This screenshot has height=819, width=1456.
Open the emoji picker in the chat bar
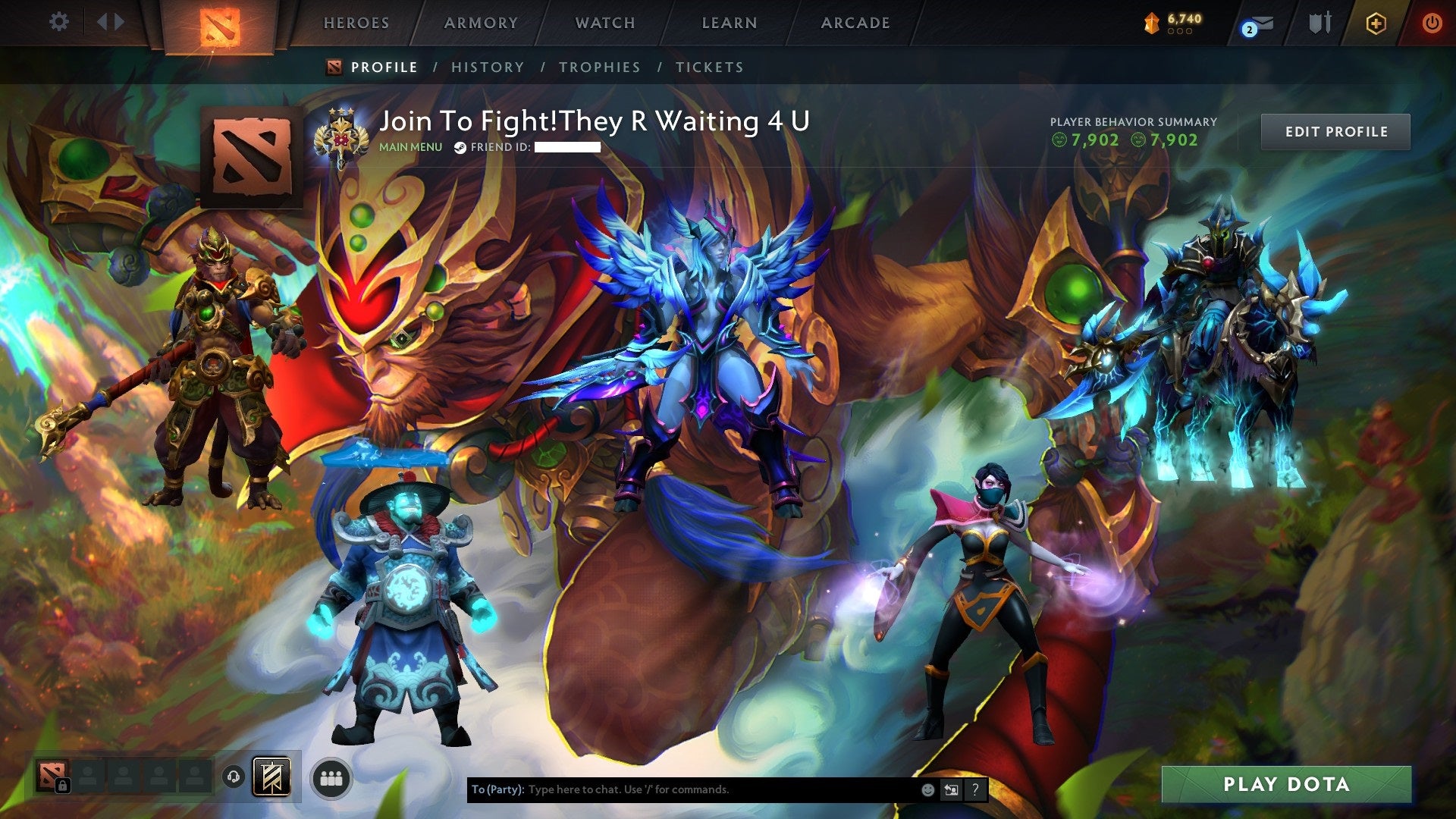[927, 789]
